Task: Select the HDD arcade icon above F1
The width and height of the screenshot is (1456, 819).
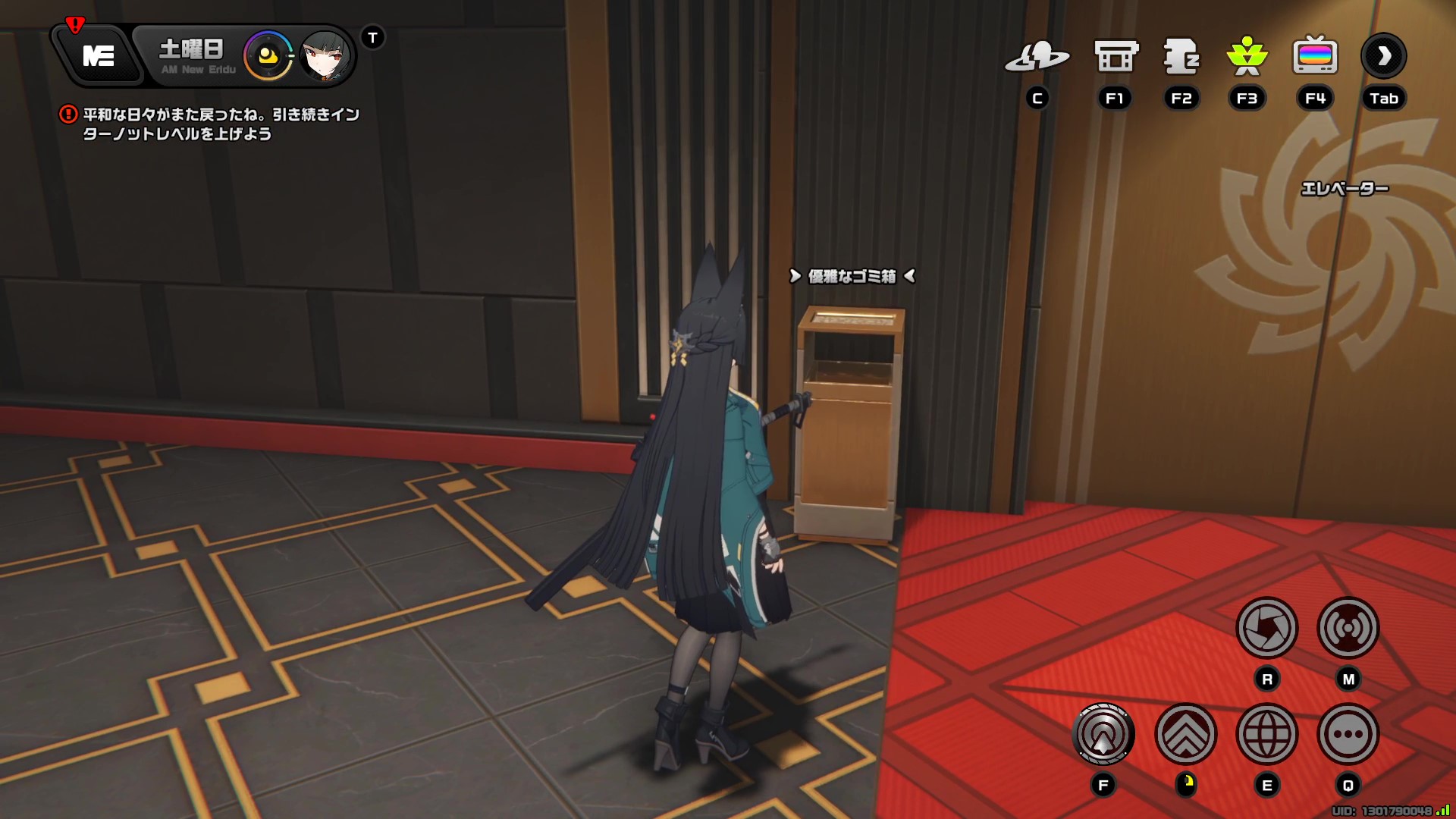Action: tap(1115, 55)
